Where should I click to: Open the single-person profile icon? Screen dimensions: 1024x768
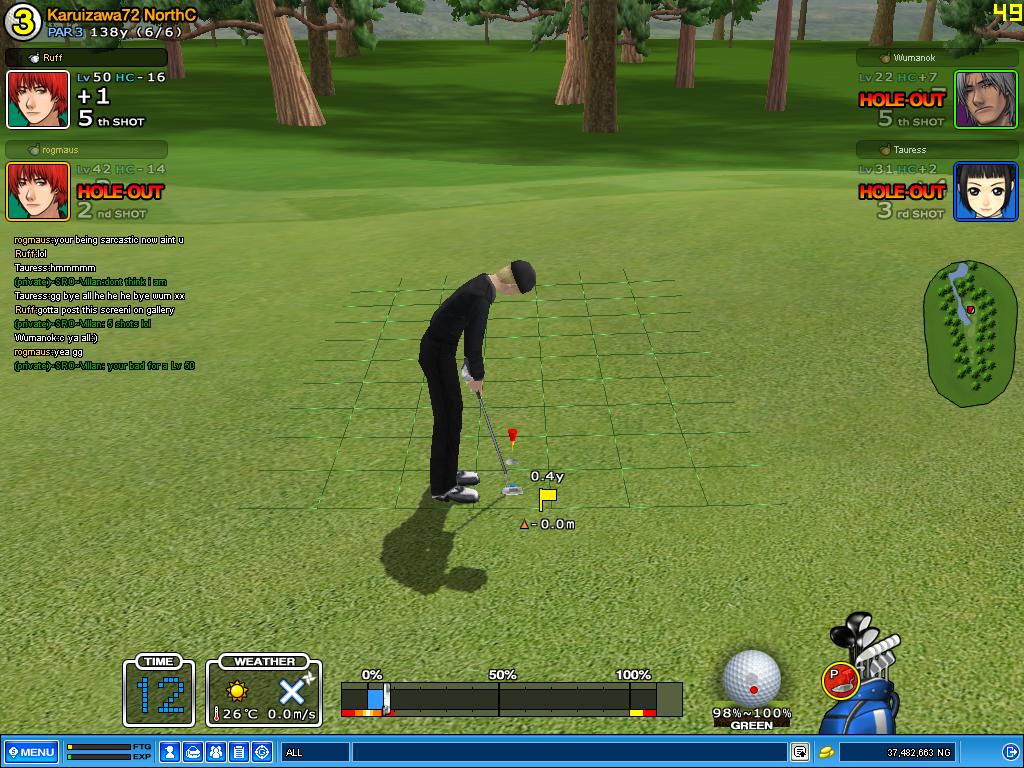click(x=171, y=752)
